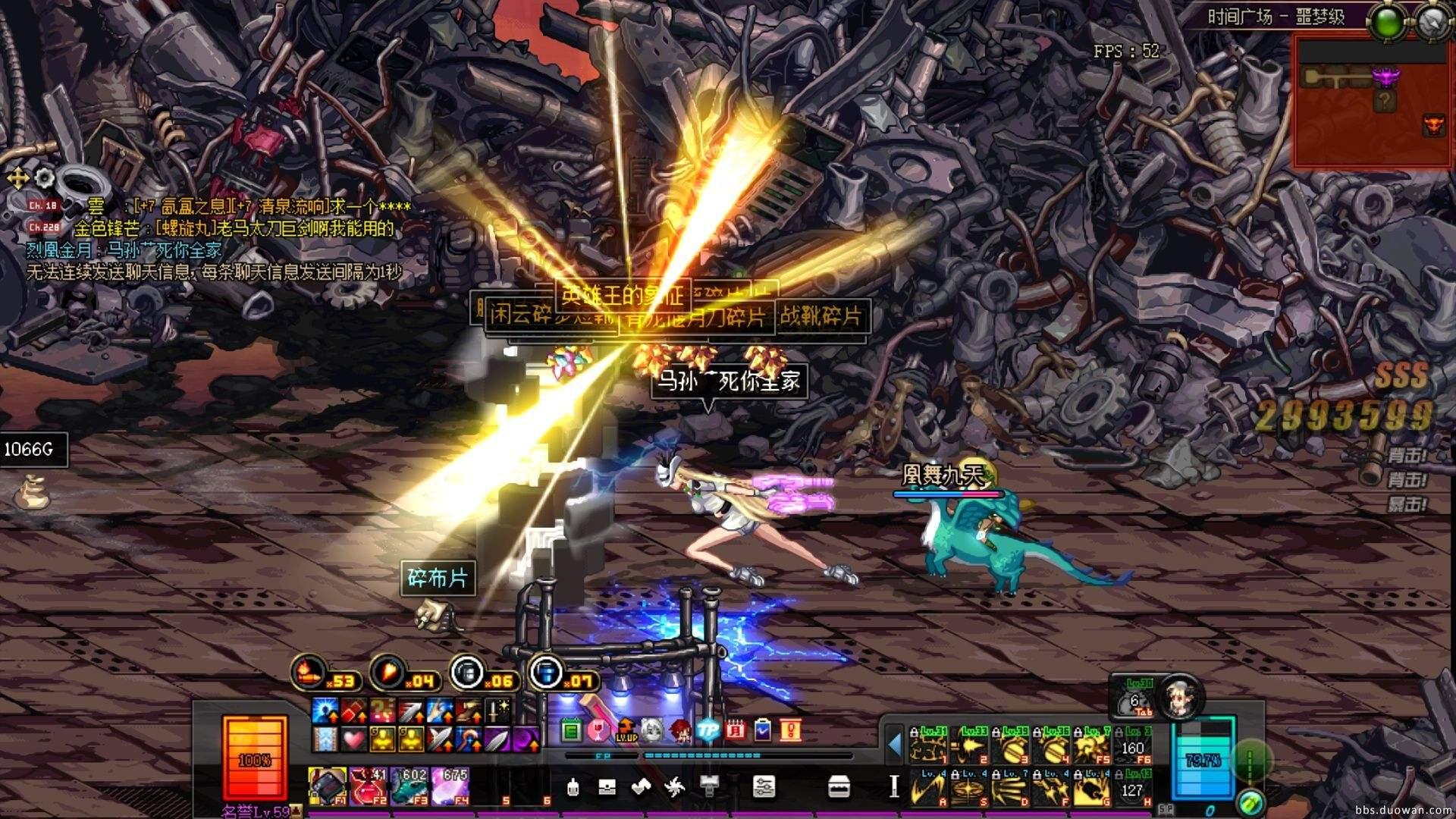Use the teal dragon item in slot F3

click(409, 784)
